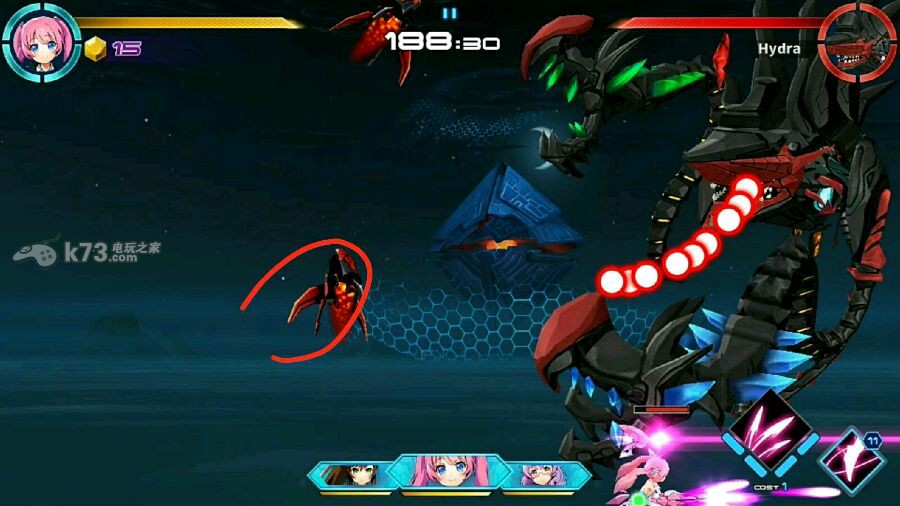
Task: Activate the large triple-slash skill icon
Action: click(767, 428)
